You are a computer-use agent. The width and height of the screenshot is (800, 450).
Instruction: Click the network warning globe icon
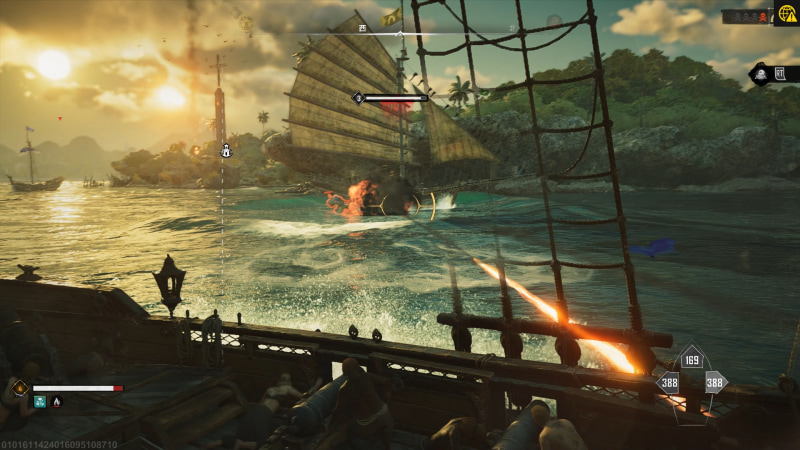point(786,13)
